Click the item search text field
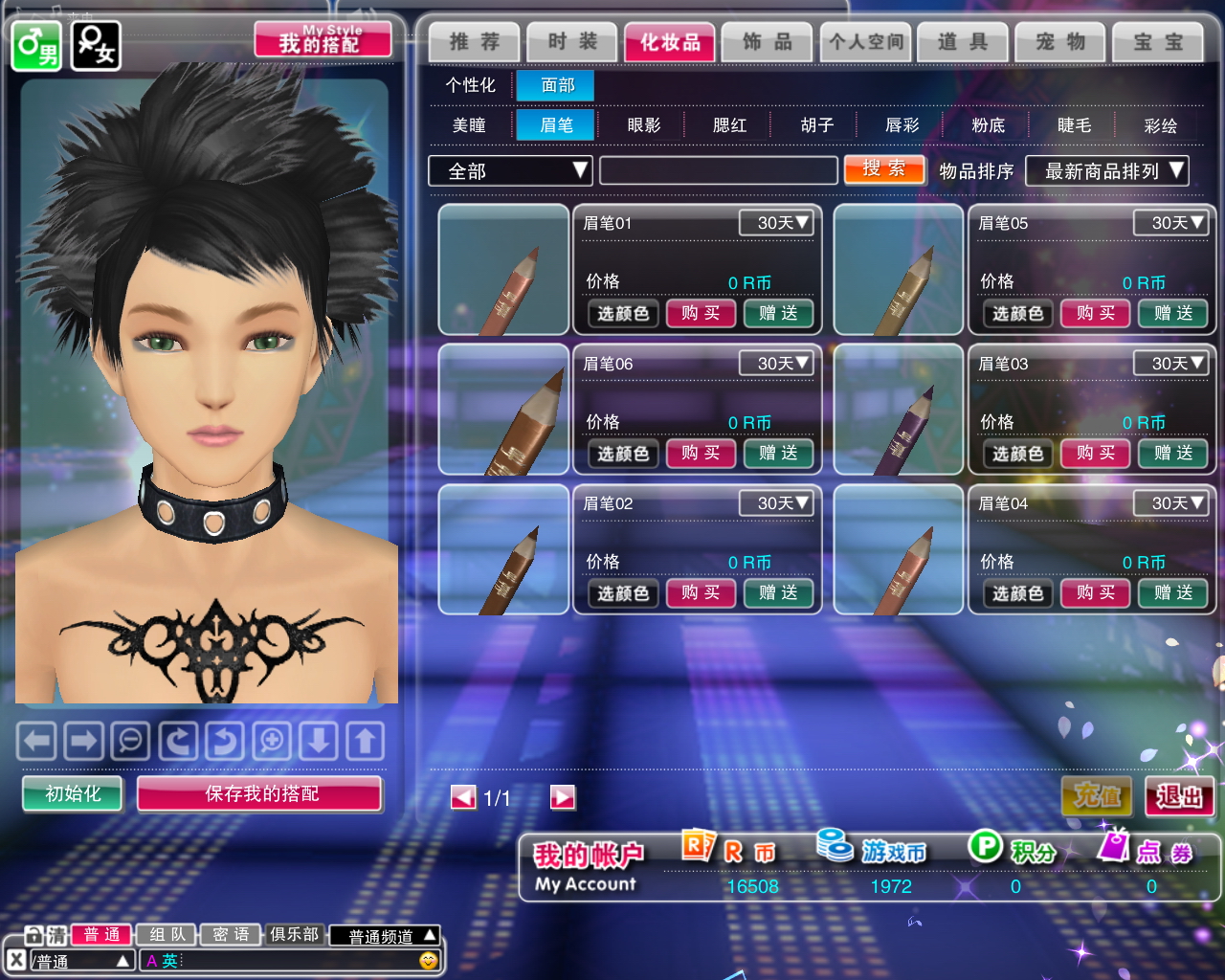 718,171
